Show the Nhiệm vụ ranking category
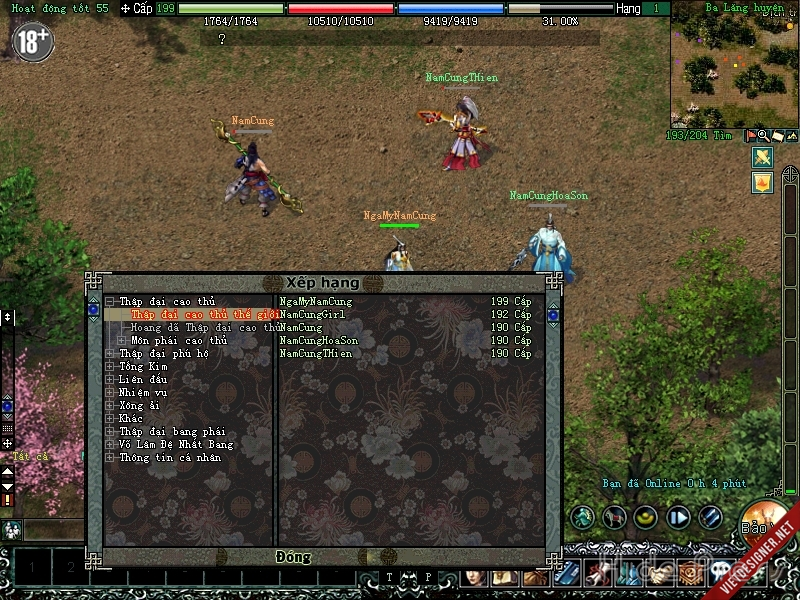Screen dimensions: 800x600 pos(143,392)
